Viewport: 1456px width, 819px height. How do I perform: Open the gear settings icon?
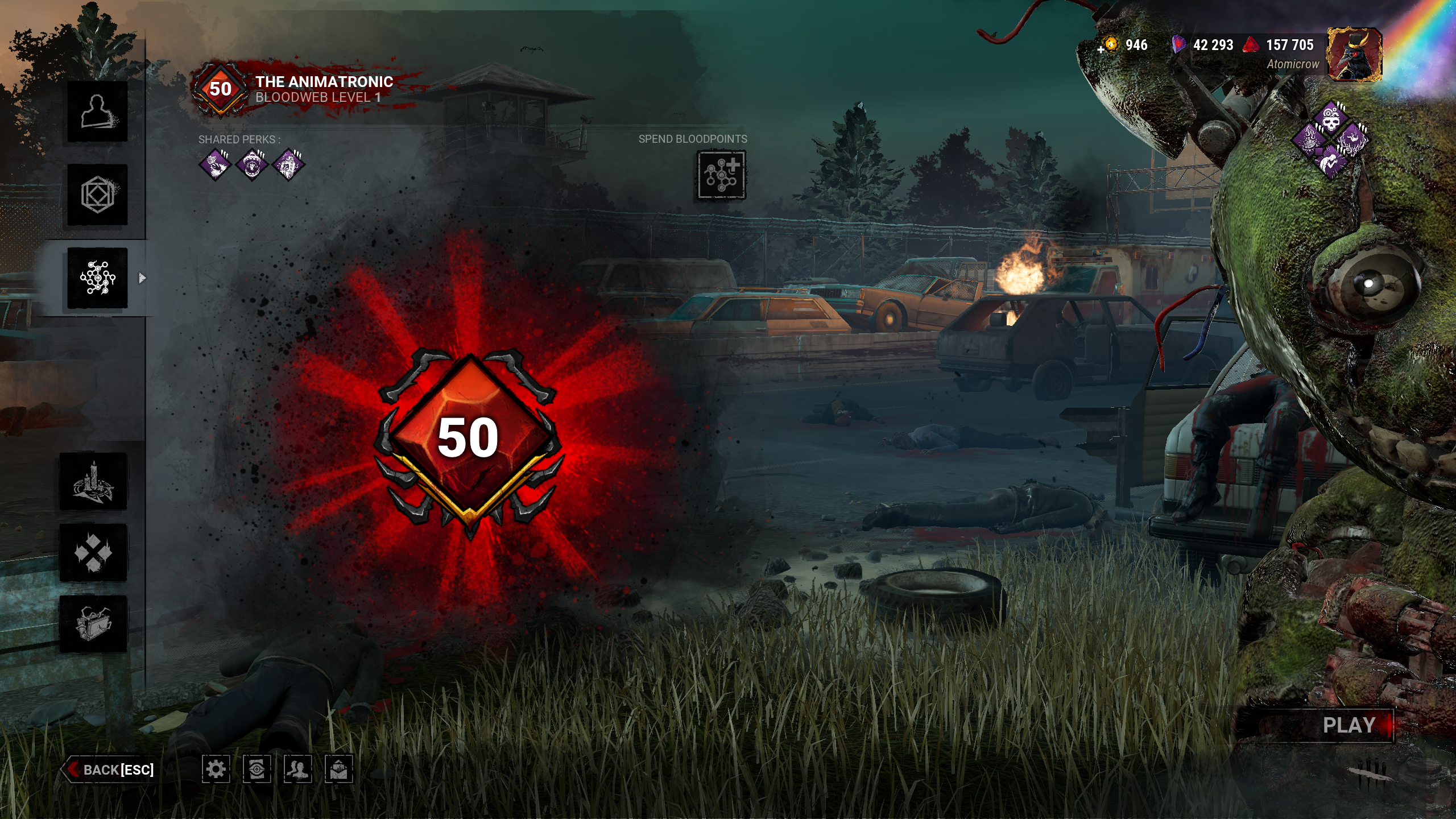216,770
